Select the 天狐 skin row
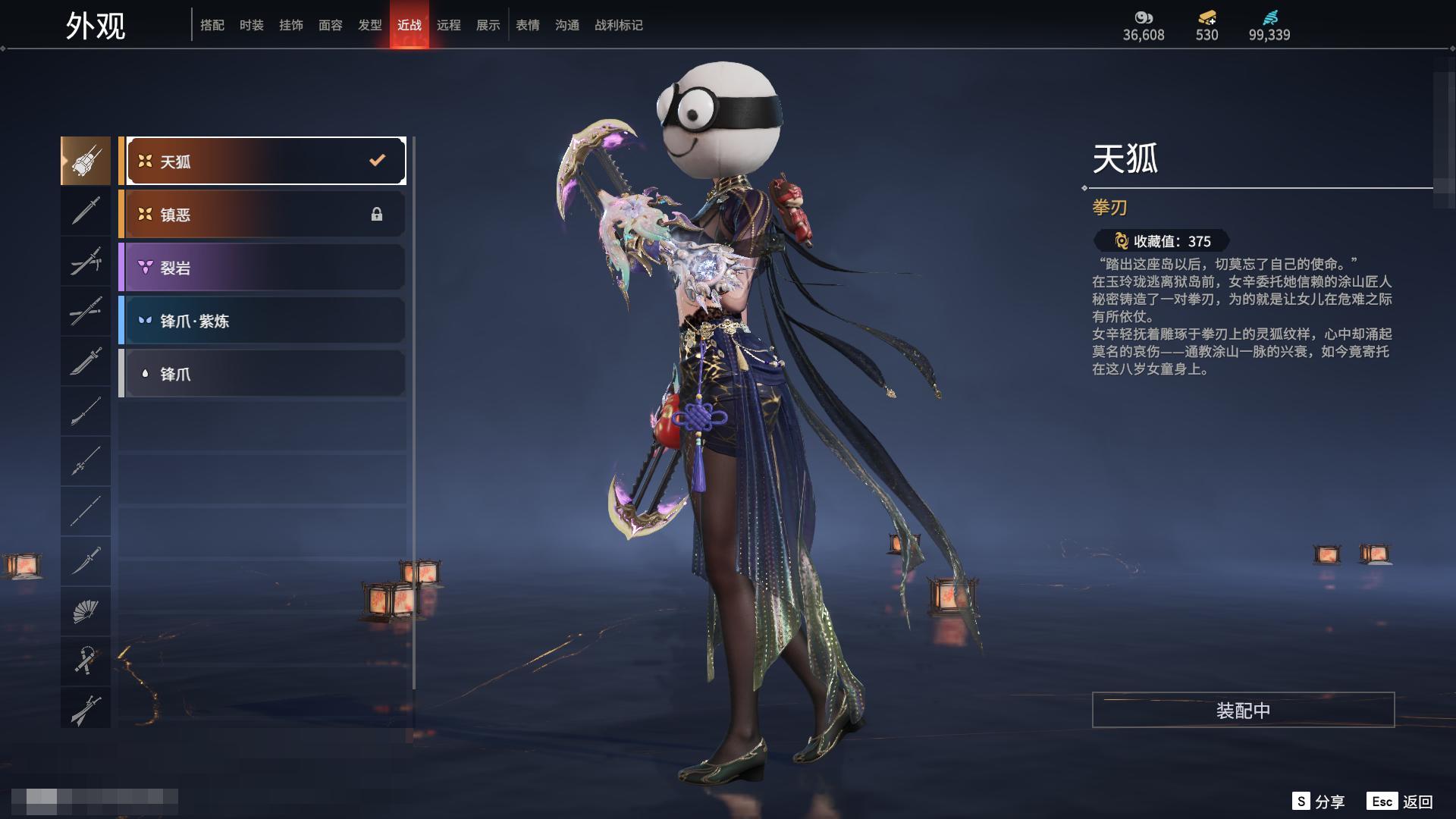1456x819 pixels. [262, 161]
